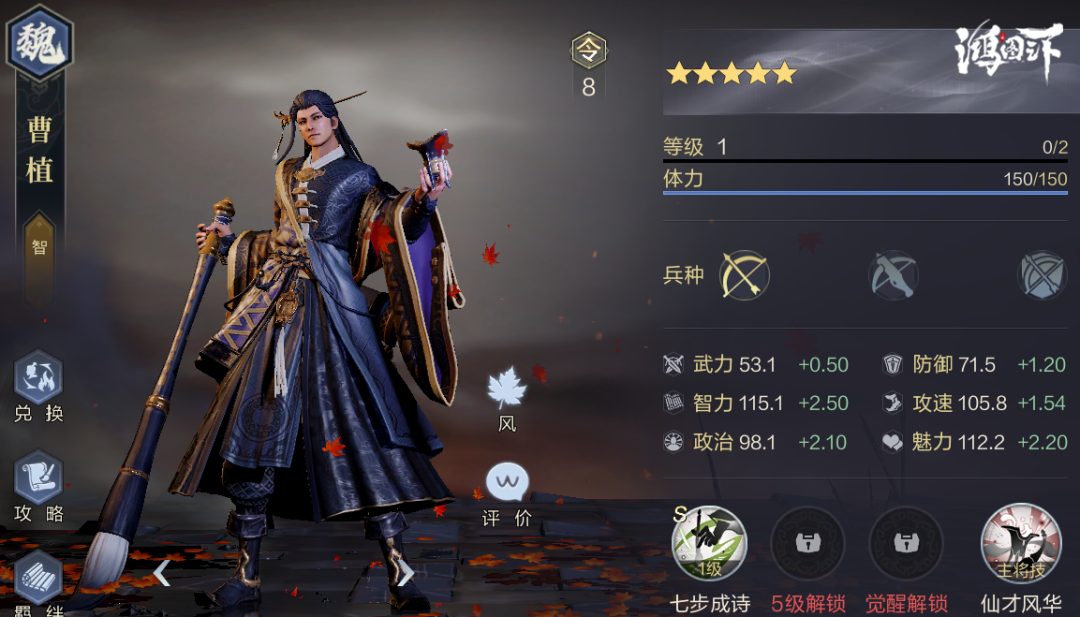Tap the 令 command cost badge
The image size is (1080, 617).
click(x=588, y=50)
